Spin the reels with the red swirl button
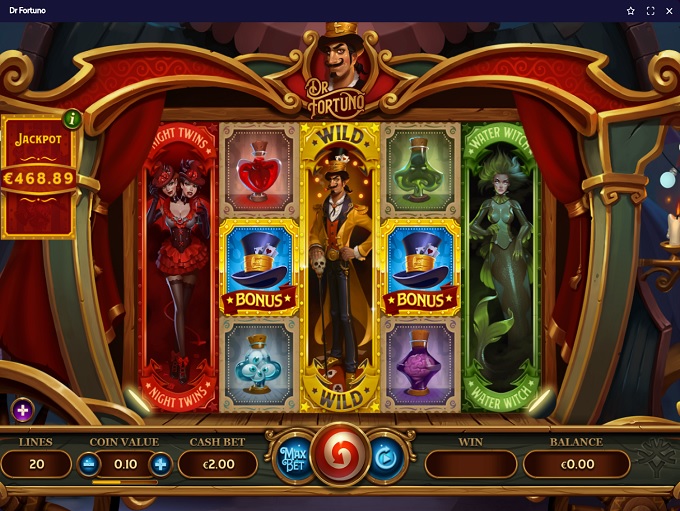Viewport: 680px width, 511px height. (x=341, y=455)
